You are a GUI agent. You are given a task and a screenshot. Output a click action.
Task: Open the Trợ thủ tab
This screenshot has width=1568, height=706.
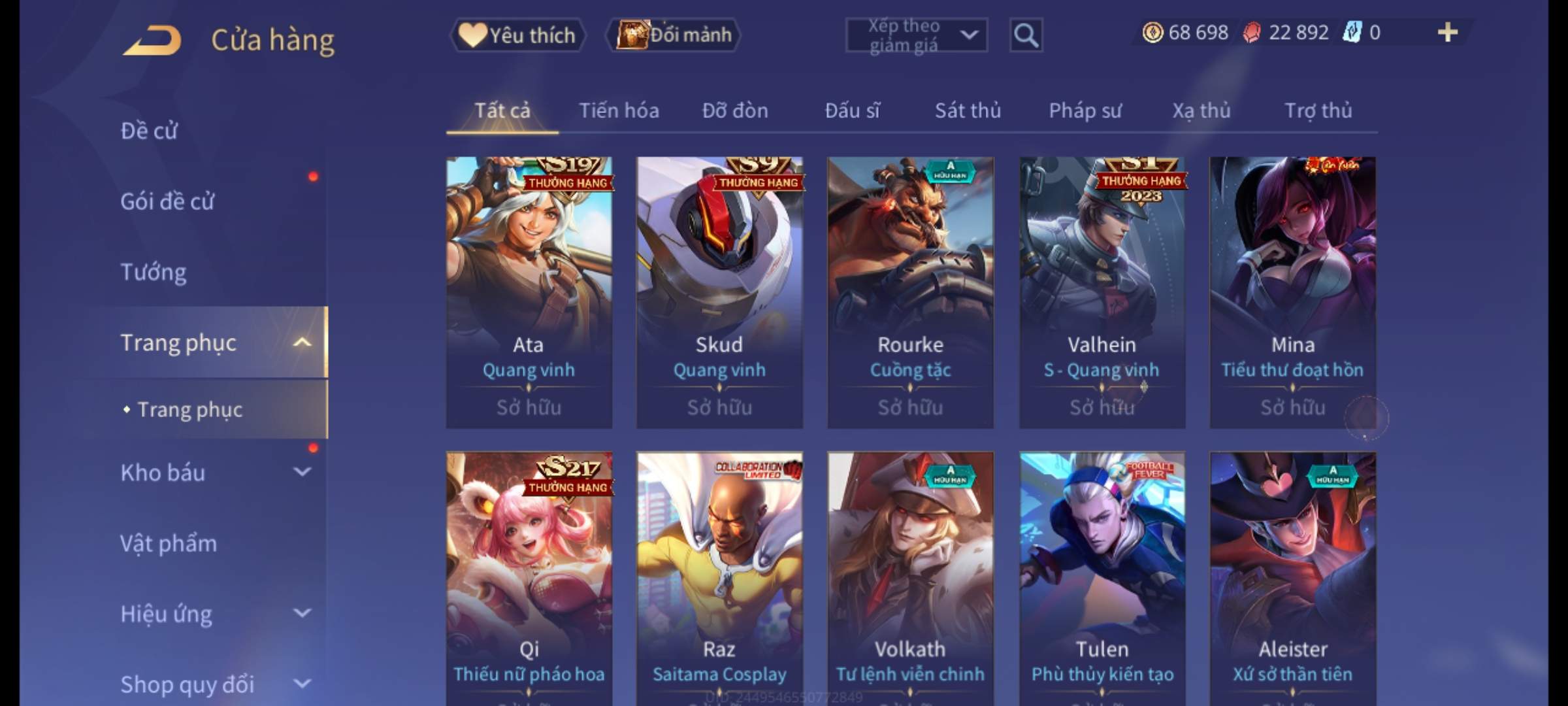(x=1318, y=111)
